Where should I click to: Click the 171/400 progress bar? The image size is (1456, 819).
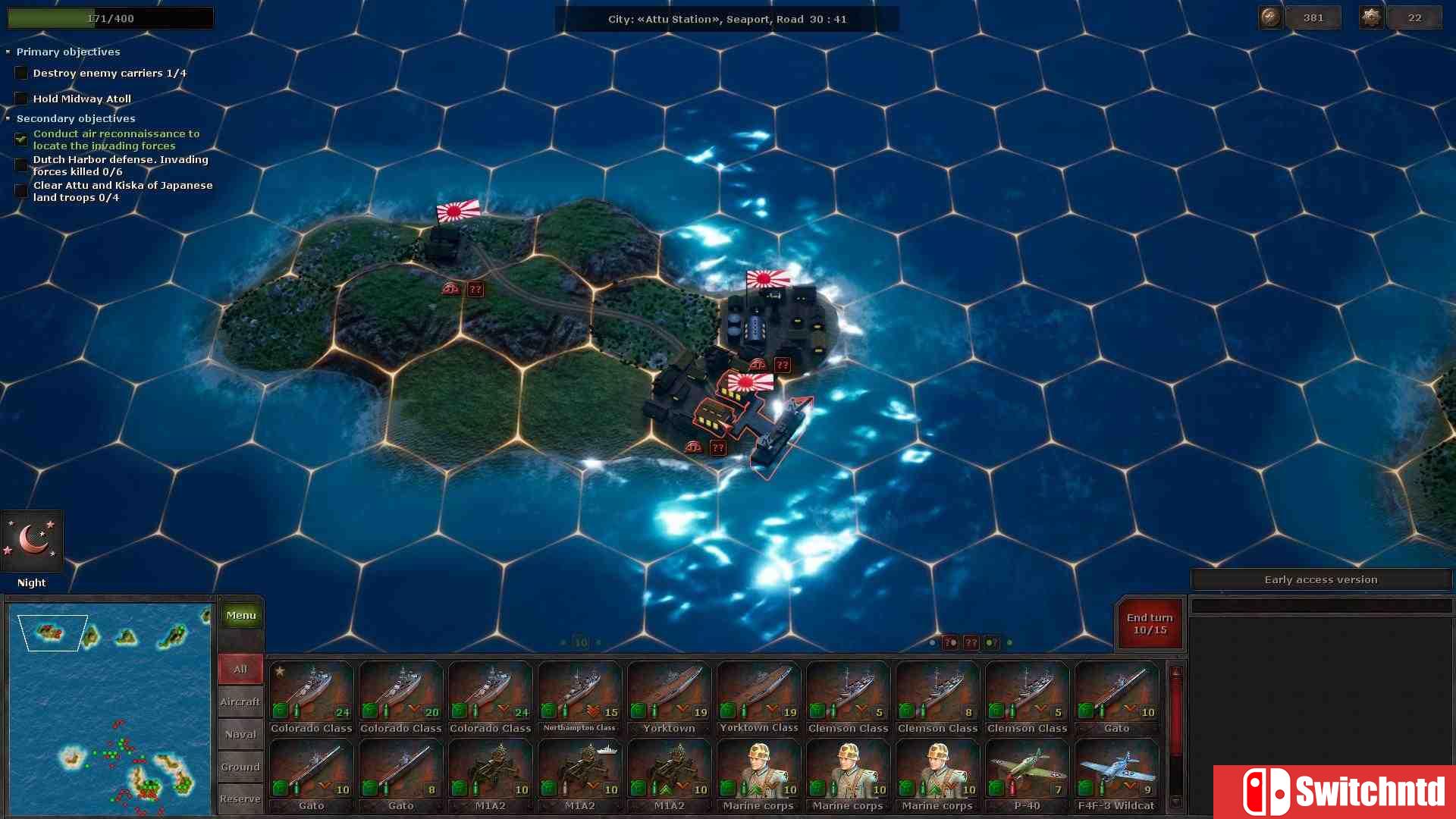coord(110,17)
